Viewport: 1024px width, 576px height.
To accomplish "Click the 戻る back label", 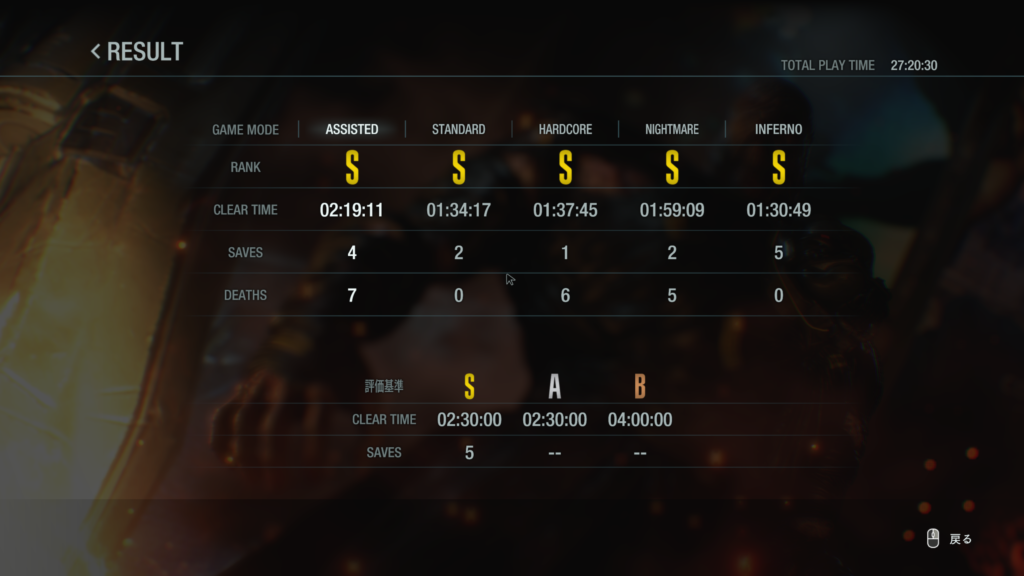I will (960, 539).
